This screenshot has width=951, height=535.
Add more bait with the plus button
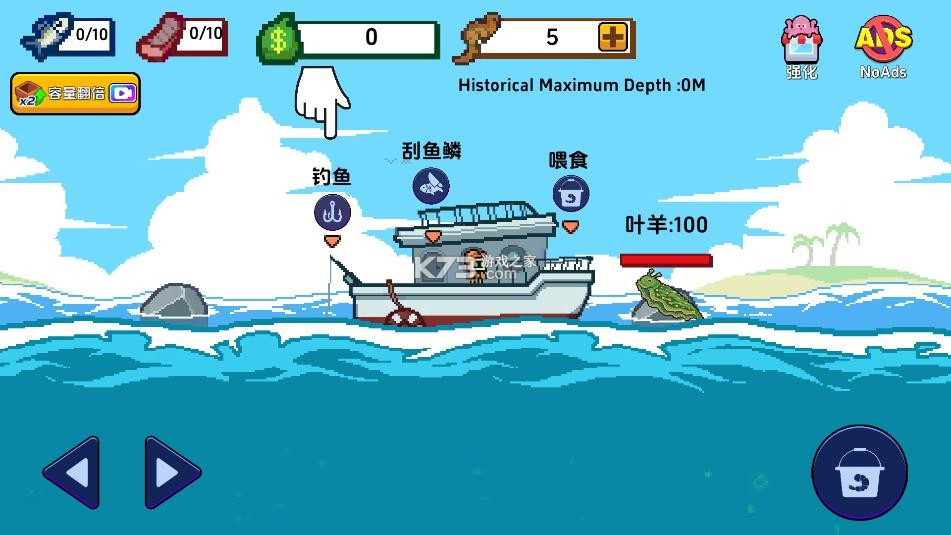point(613,38)
